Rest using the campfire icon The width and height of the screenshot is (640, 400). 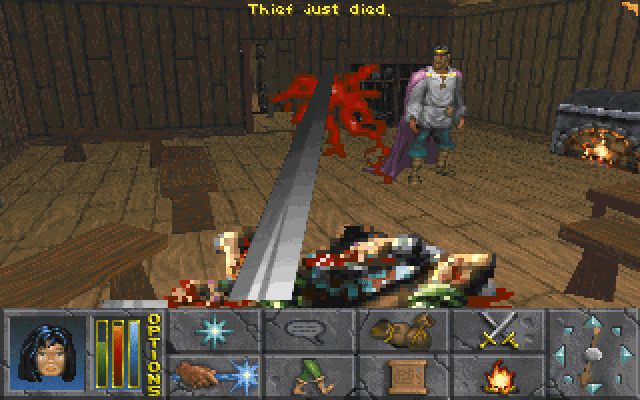point(495,376)
